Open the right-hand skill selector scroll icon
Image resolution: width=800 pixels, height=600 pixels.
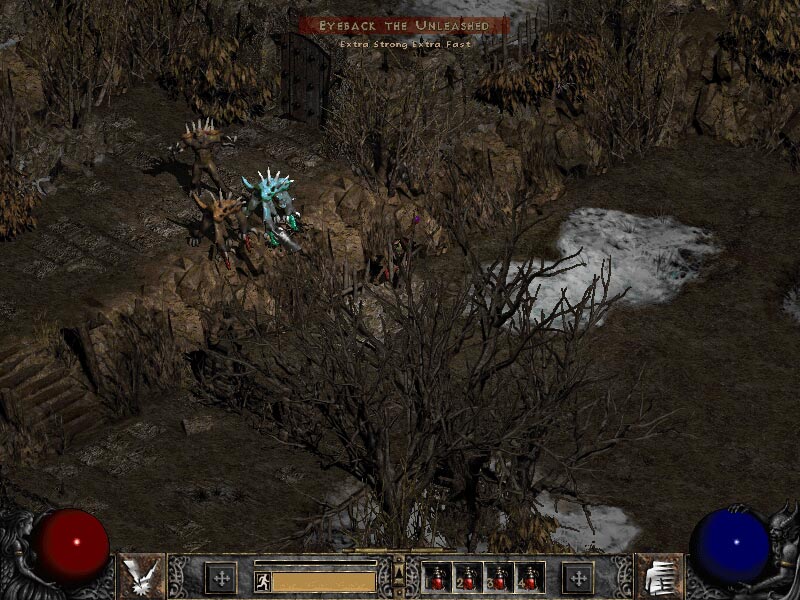658,576
